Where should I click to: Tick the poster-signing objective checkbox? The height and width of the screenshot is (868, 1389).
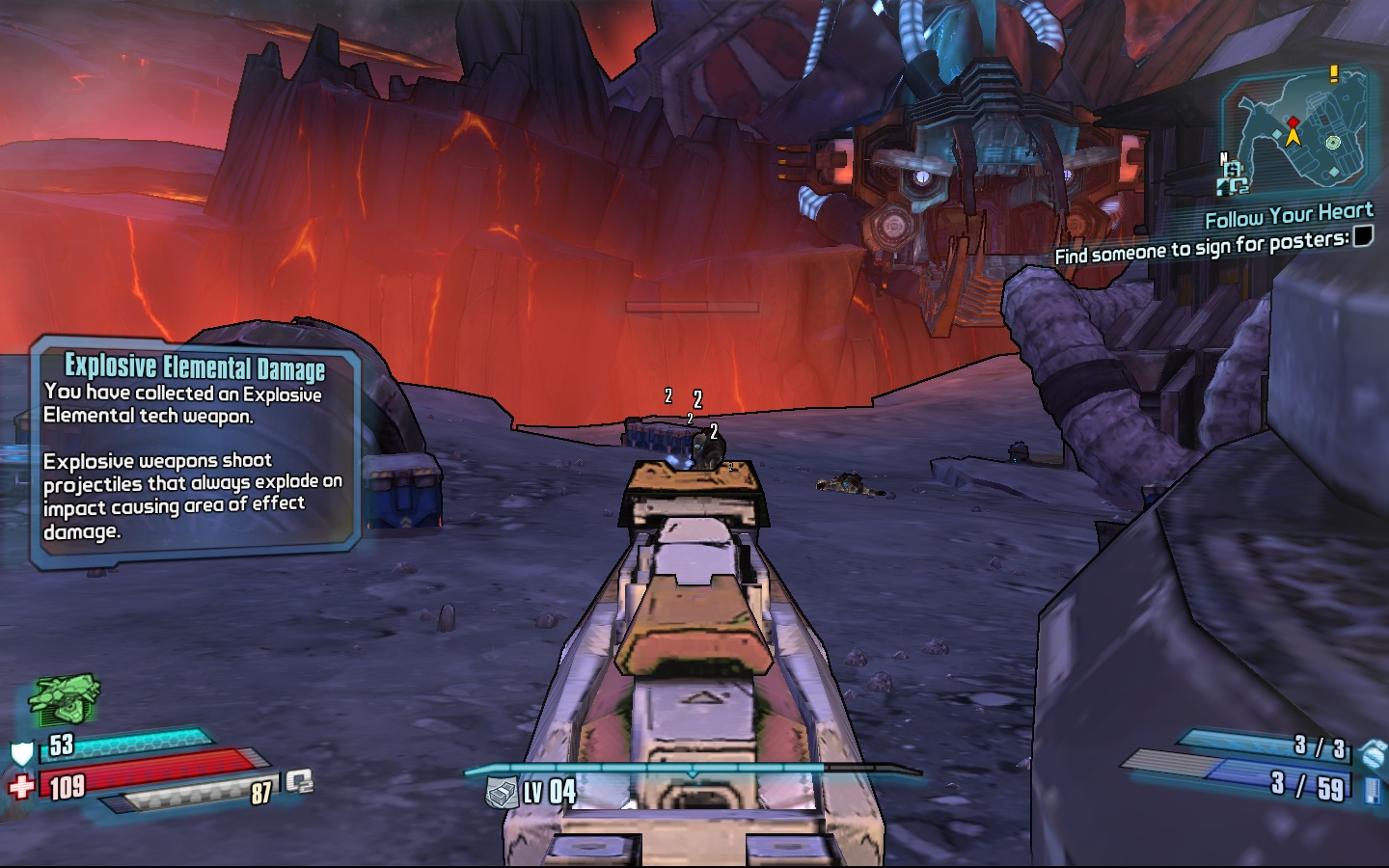tap(1362, 236)
